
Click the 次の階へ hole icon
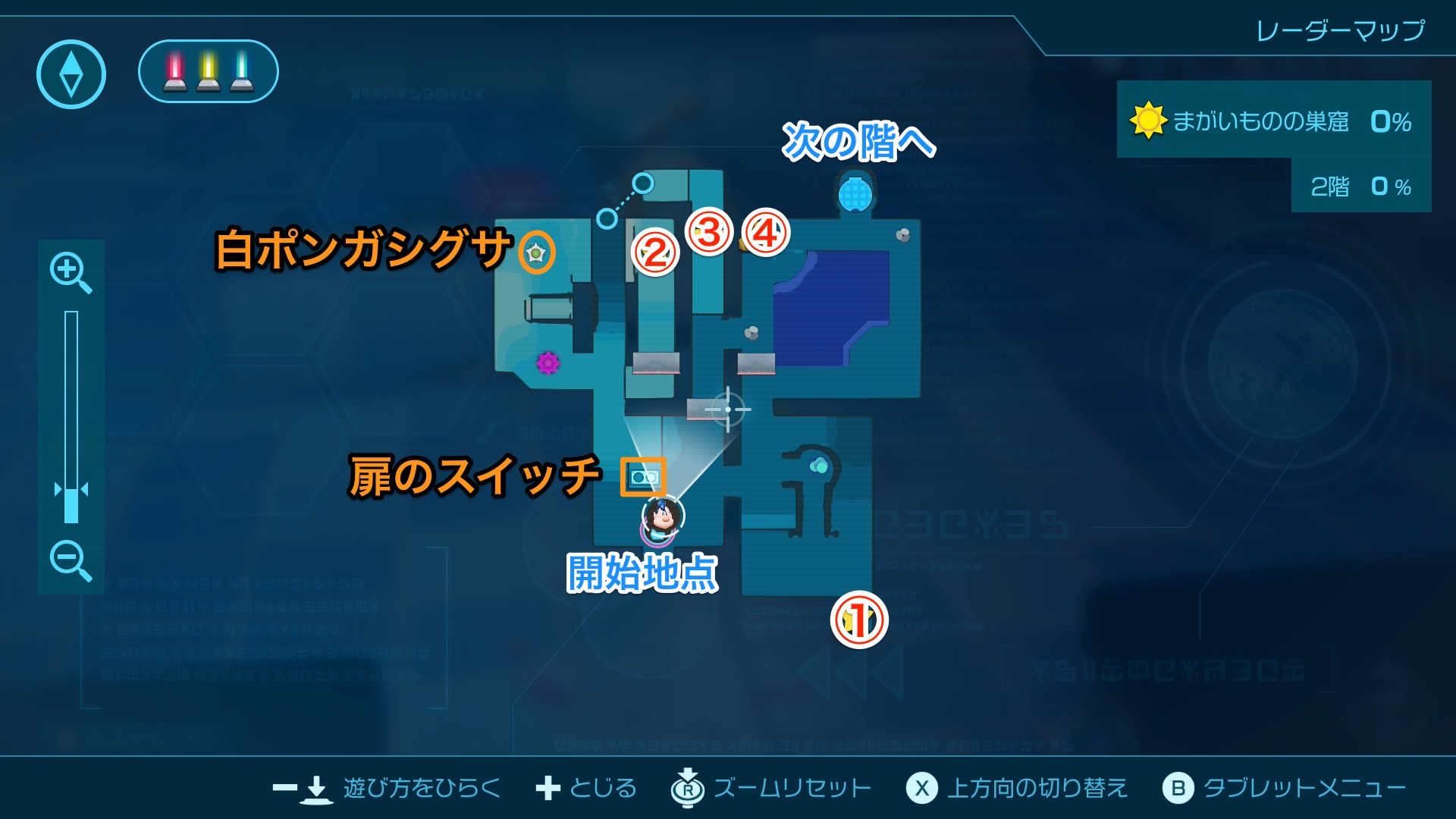point(855,195)
